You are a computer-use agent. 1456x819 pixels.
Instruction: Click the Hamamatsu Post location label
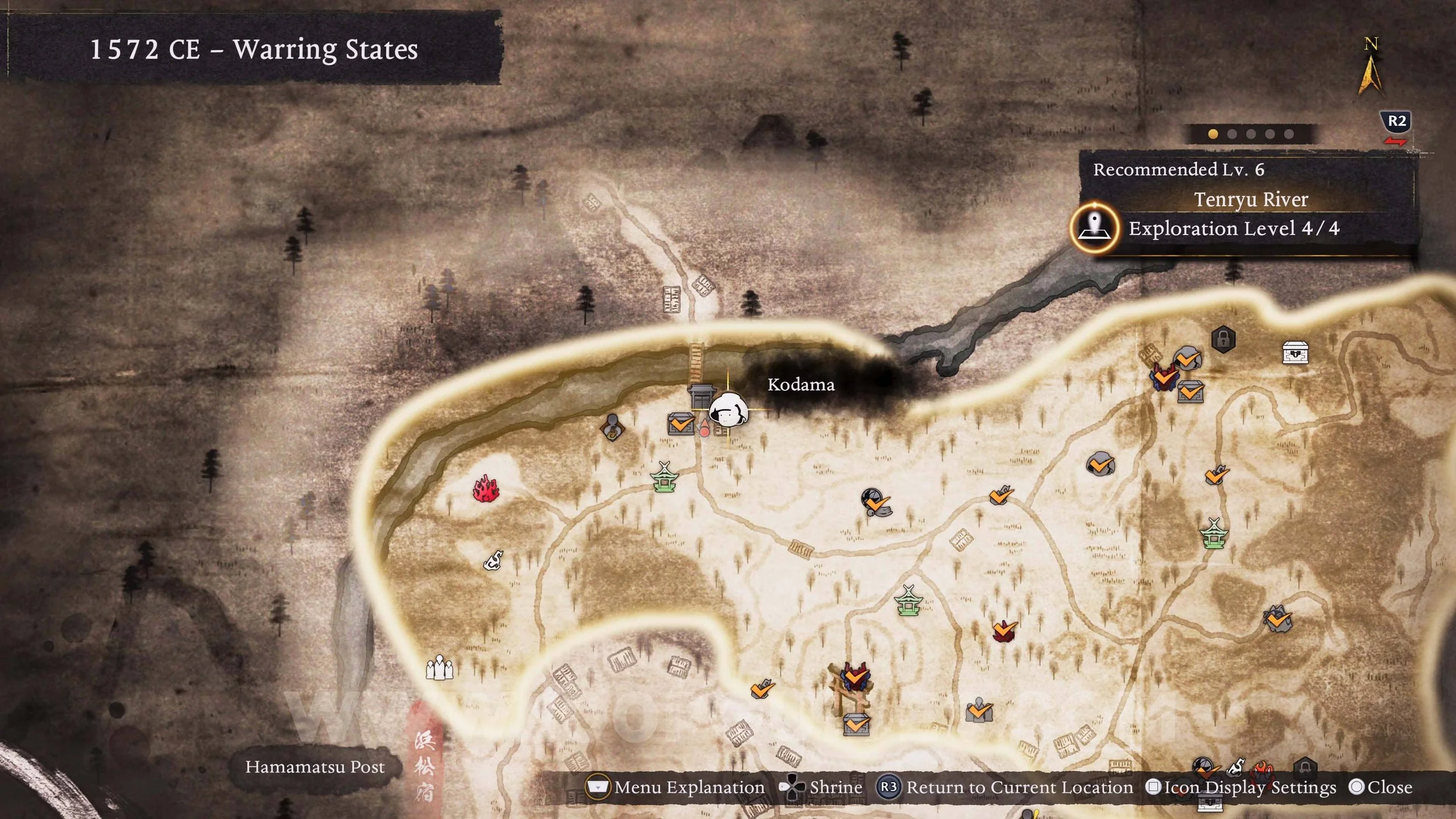tap(314, 767)
